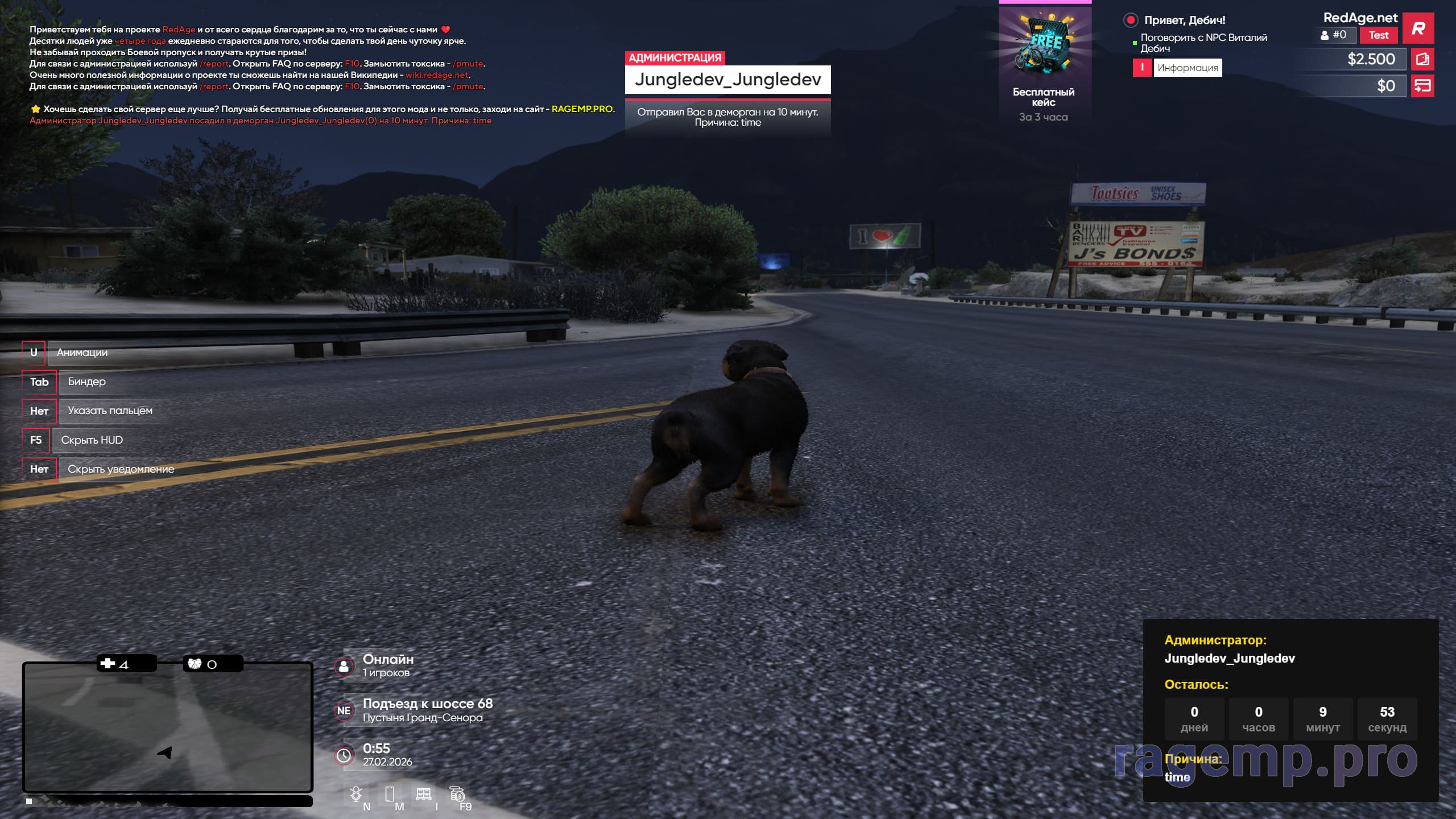Open the minimap
The height and width of the screenshot is (819, 1456).
coord(167,726)
